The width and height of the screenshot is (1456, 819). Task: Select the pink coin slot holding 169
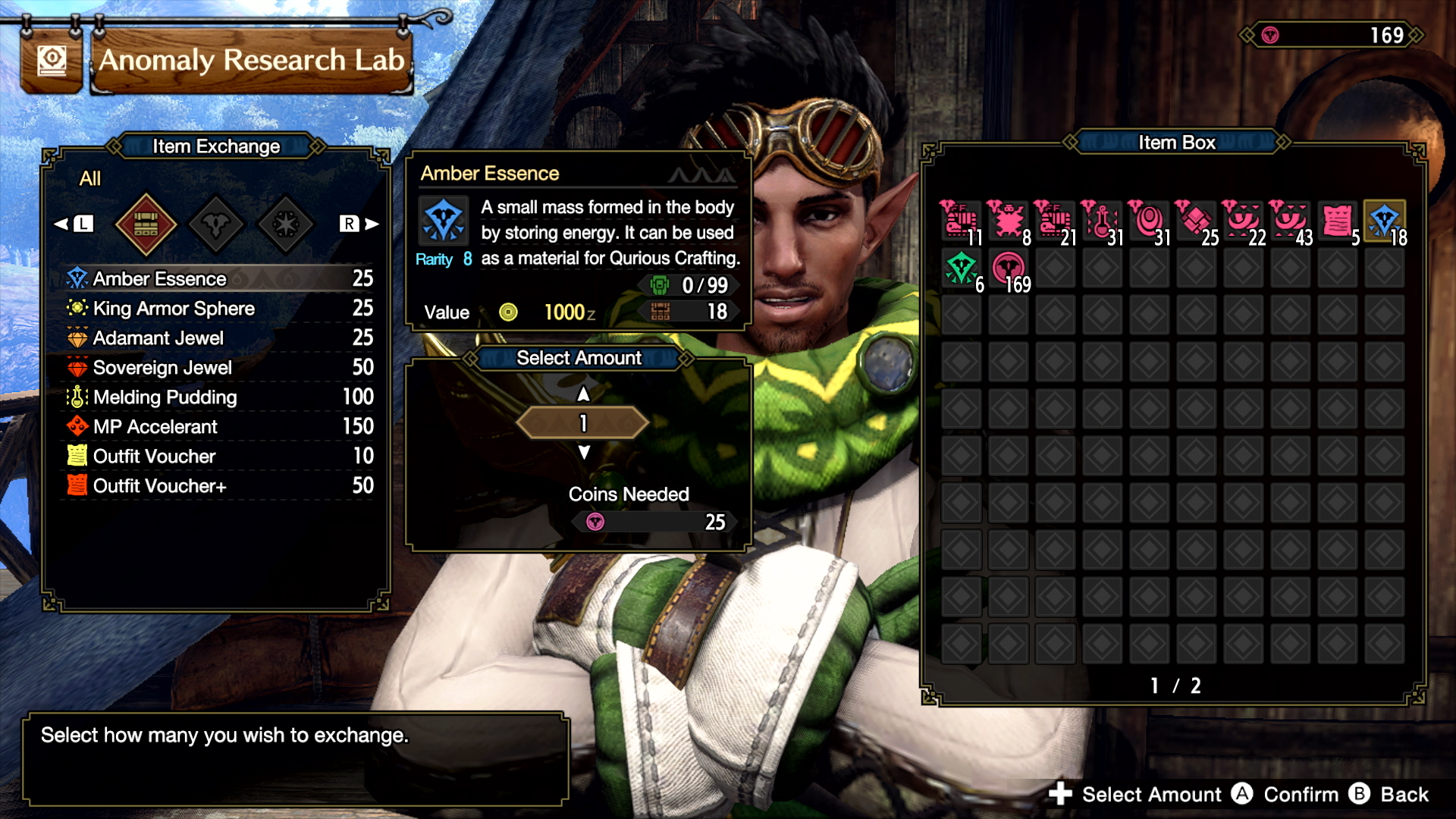1008,268
